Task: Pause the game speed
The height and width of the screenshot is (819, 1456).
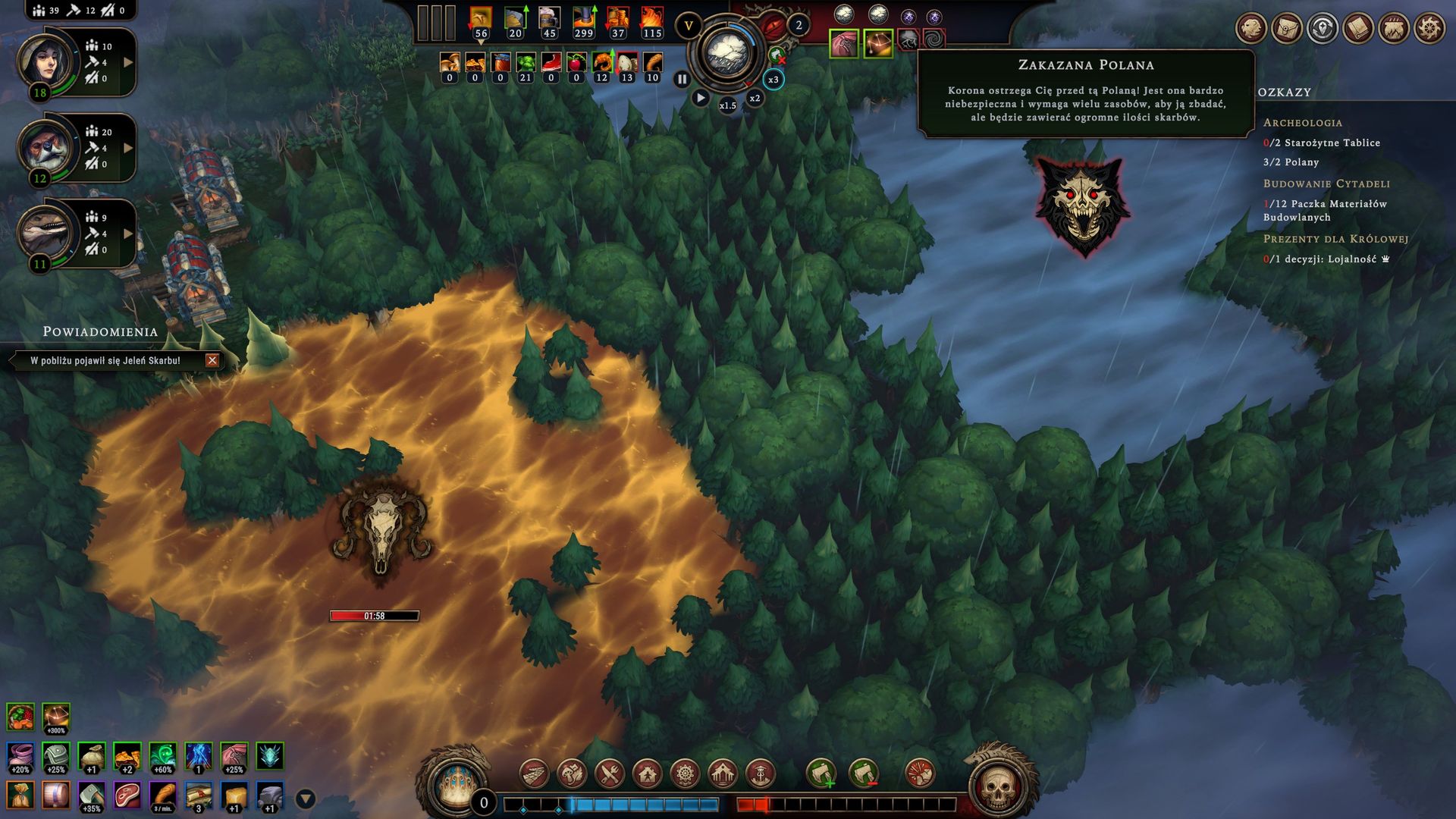Action: [682, 79]
